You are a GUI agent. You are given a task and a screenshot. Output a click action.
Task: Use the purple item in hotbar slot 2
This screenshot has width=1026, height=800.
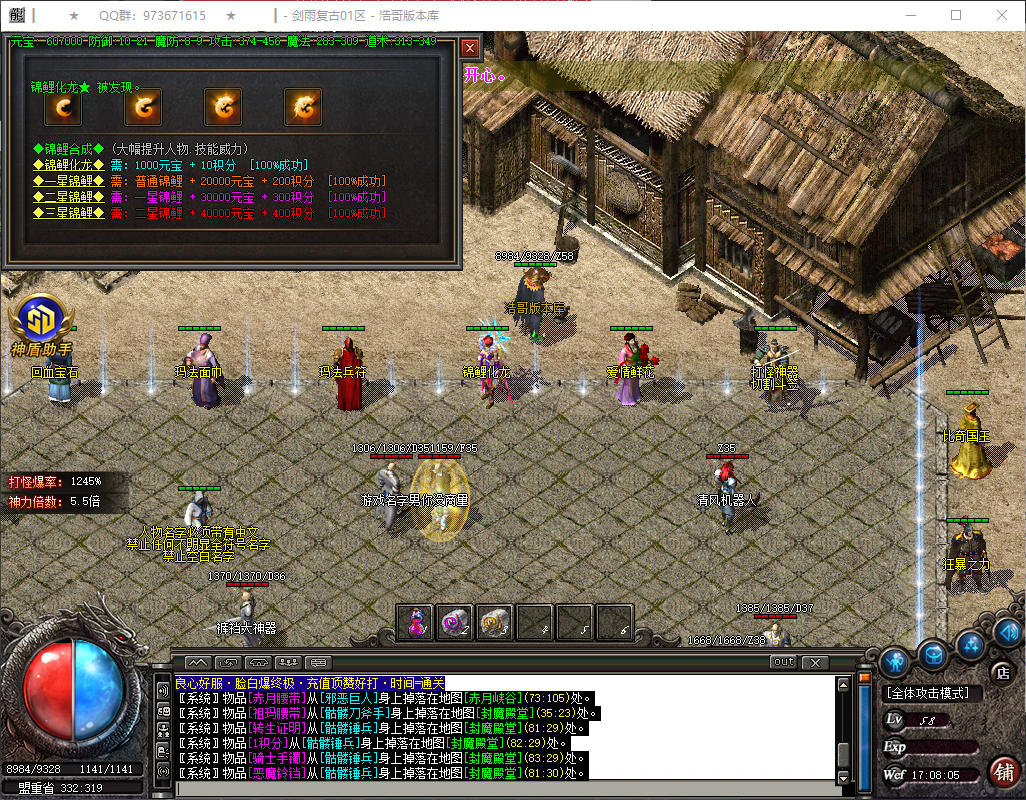click(454, 621)
